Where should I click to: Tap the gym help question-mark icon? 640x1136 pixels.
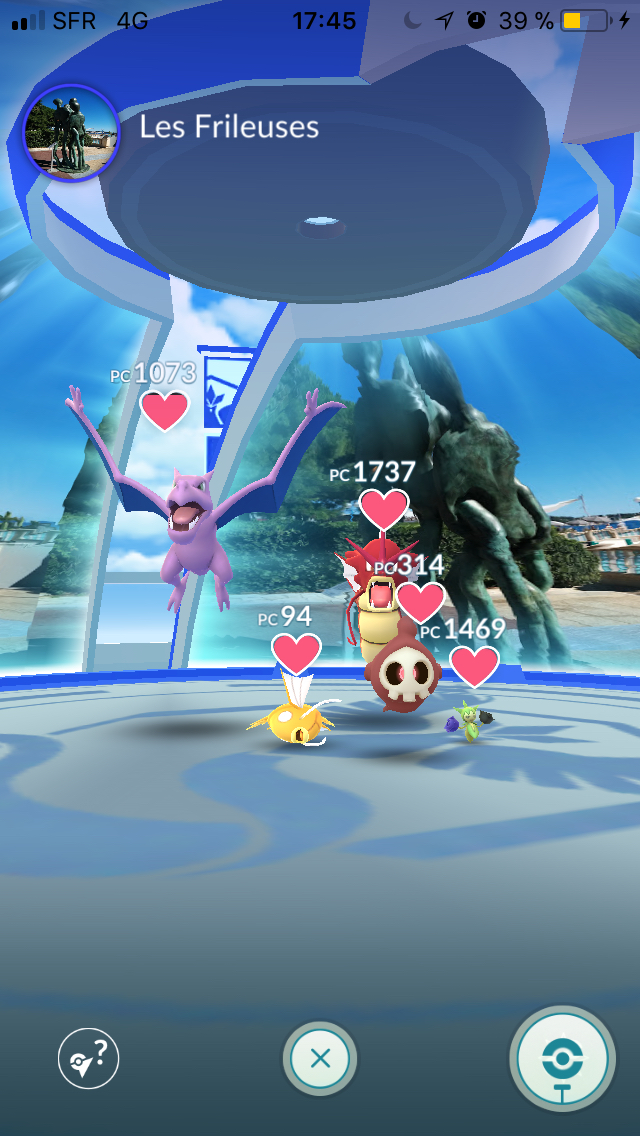(88, 1059)
